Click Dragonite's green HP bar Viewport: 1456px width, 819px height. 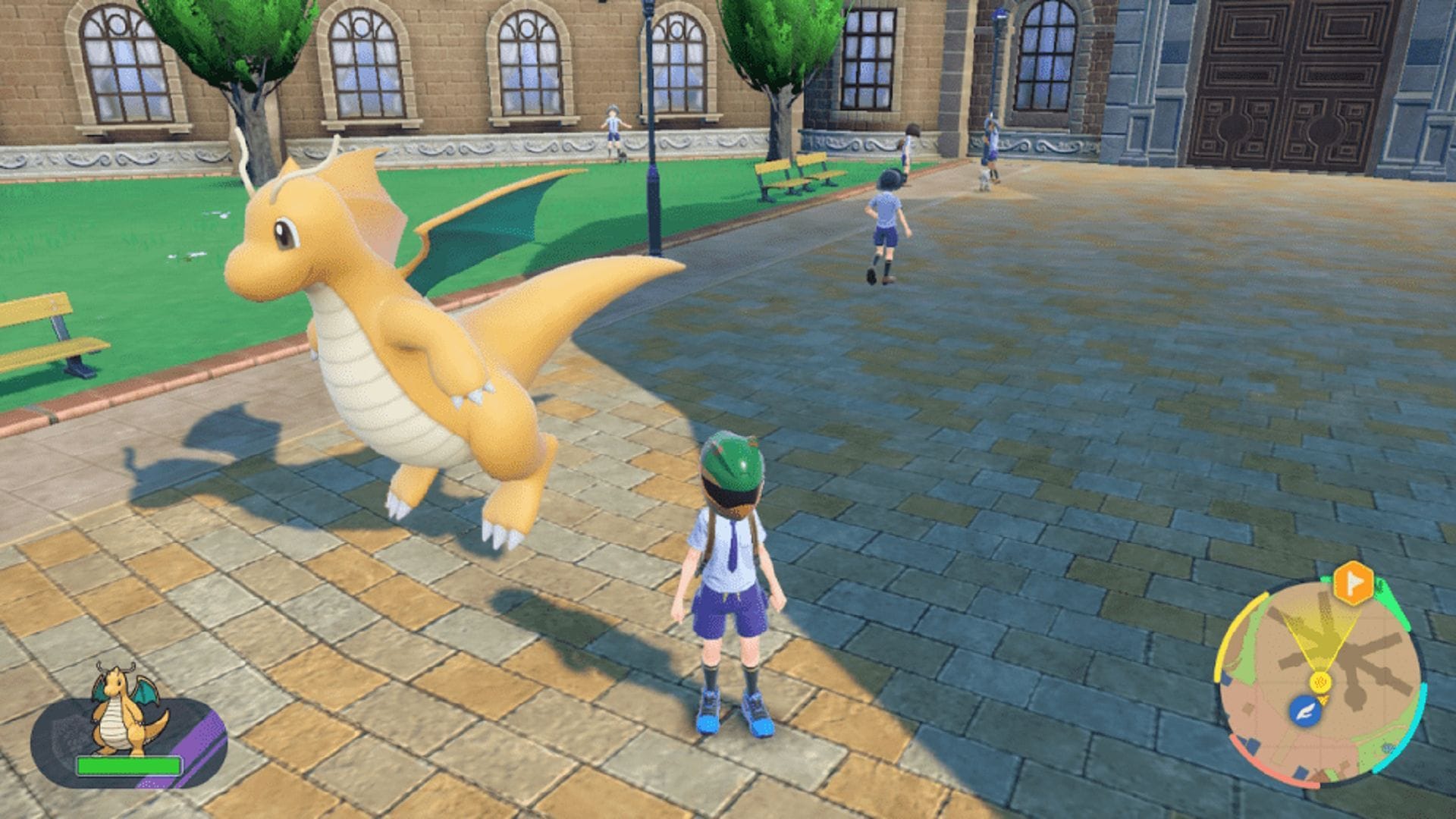tap(129, 766)
